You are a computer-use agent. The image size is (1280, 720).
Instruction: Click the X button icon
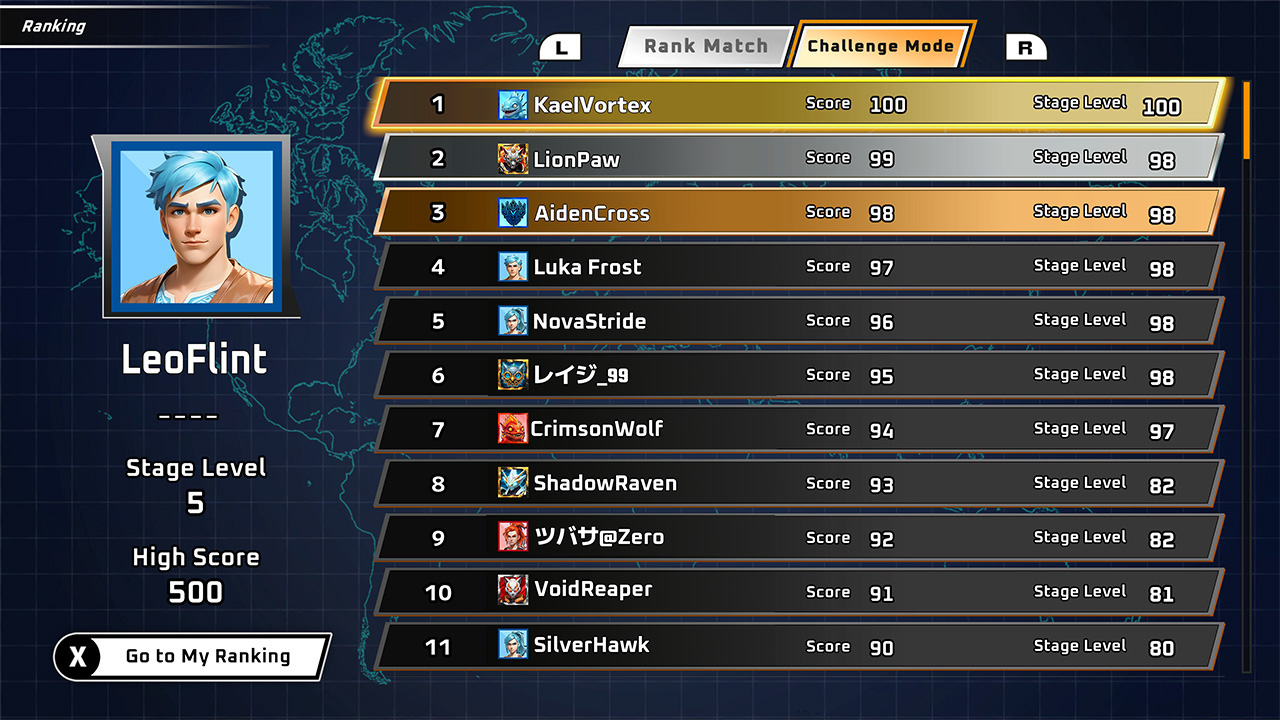point(78,656)
